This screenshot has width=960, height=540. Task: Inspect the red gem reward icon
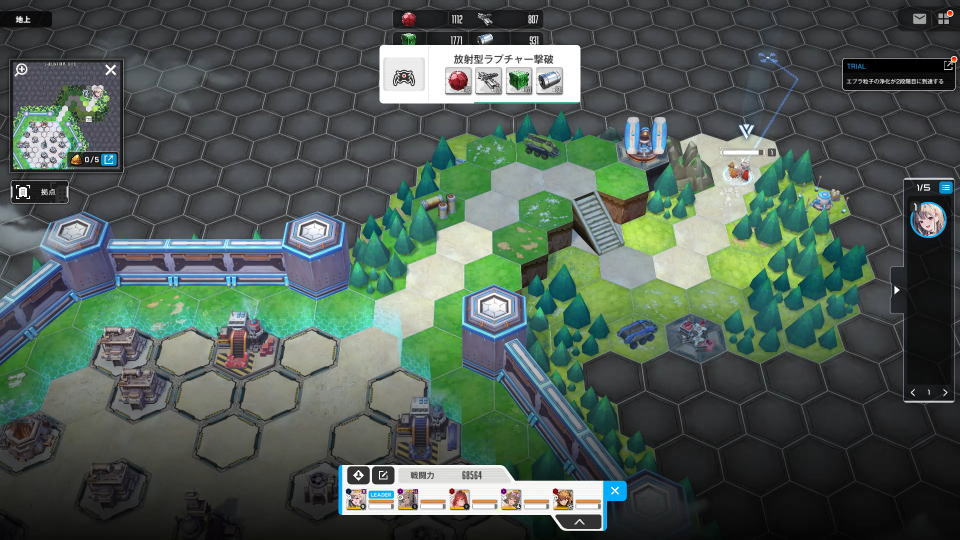click(x=458, y=81)
